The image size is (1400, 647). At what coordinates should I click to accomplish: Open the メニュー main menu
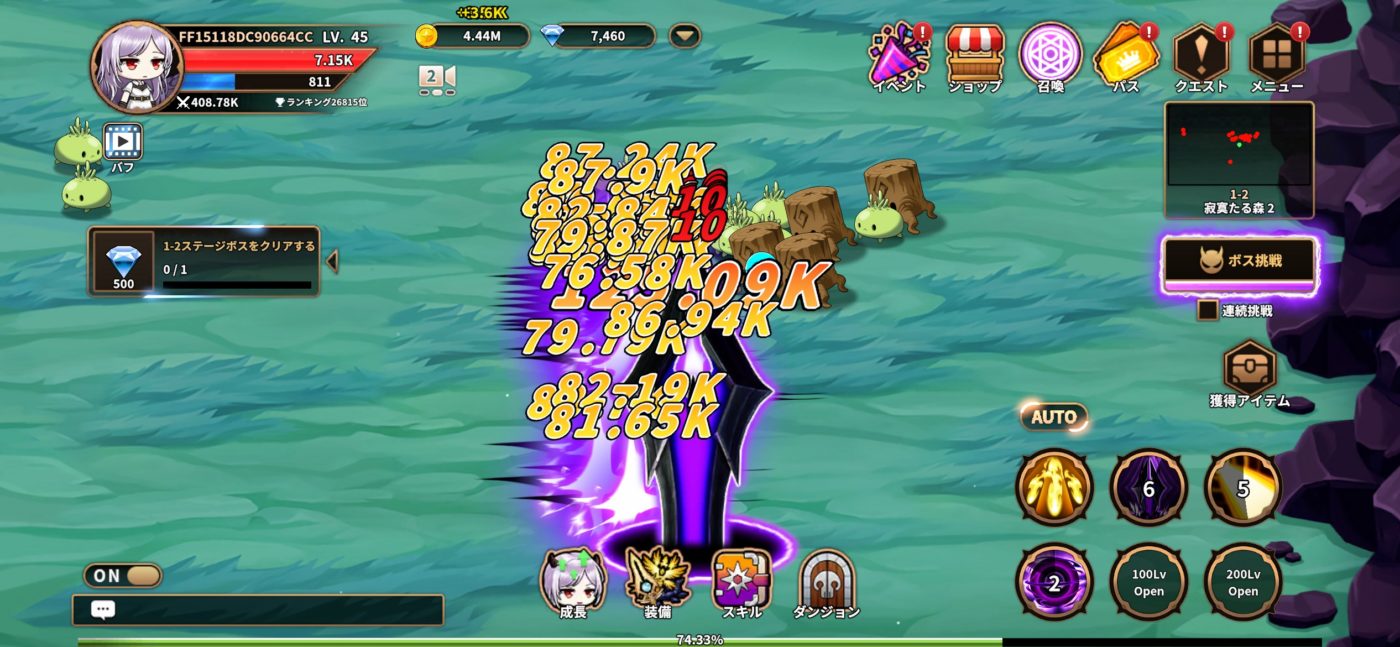[1277, 56]
